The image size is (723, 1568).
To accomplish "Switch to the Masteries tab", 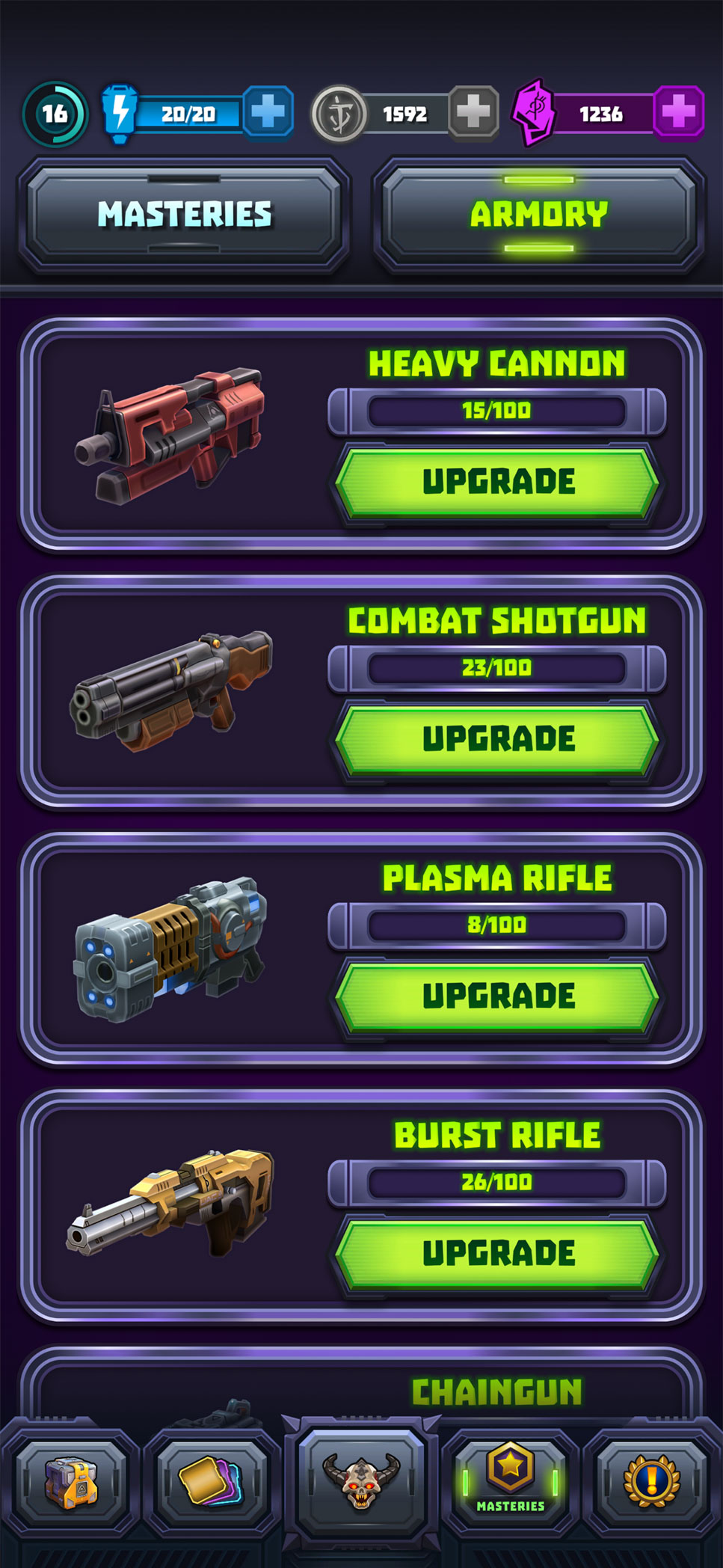I will click(x=185, y=215).
